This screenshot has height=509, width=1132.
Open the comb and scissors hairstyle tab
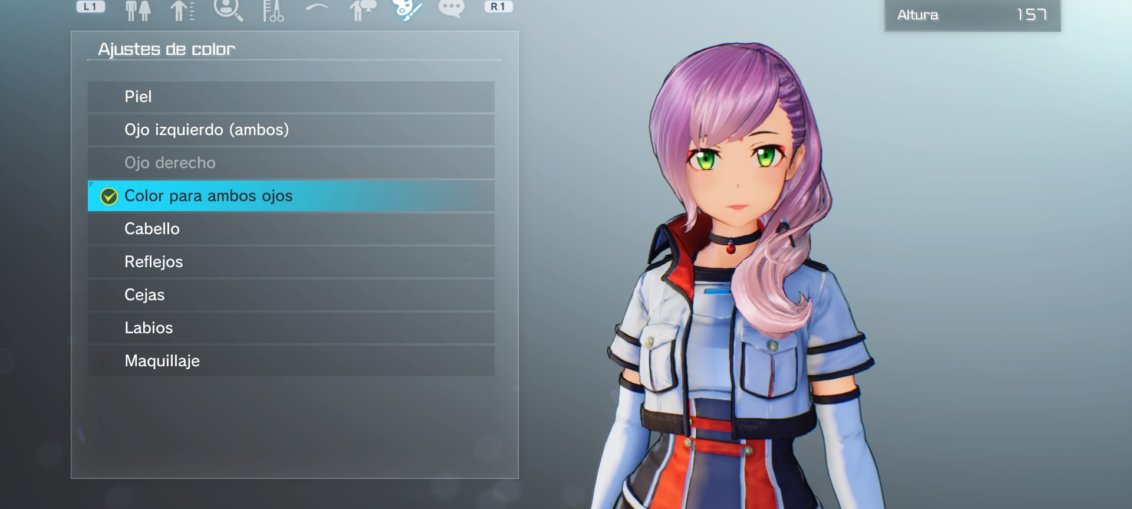(273, 10)
